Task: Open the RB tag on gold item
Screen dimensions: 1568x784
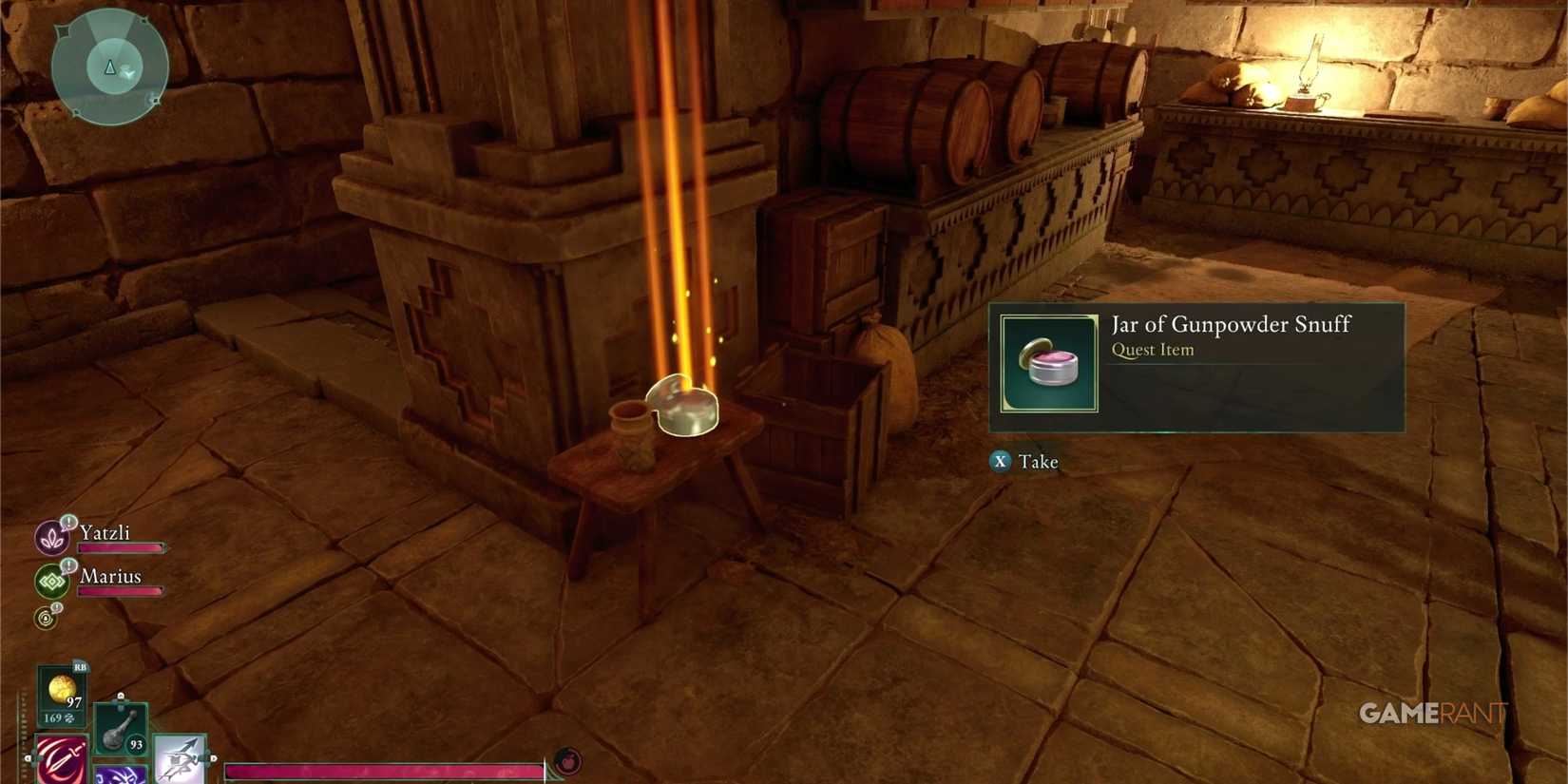Action: coord(81,666)
